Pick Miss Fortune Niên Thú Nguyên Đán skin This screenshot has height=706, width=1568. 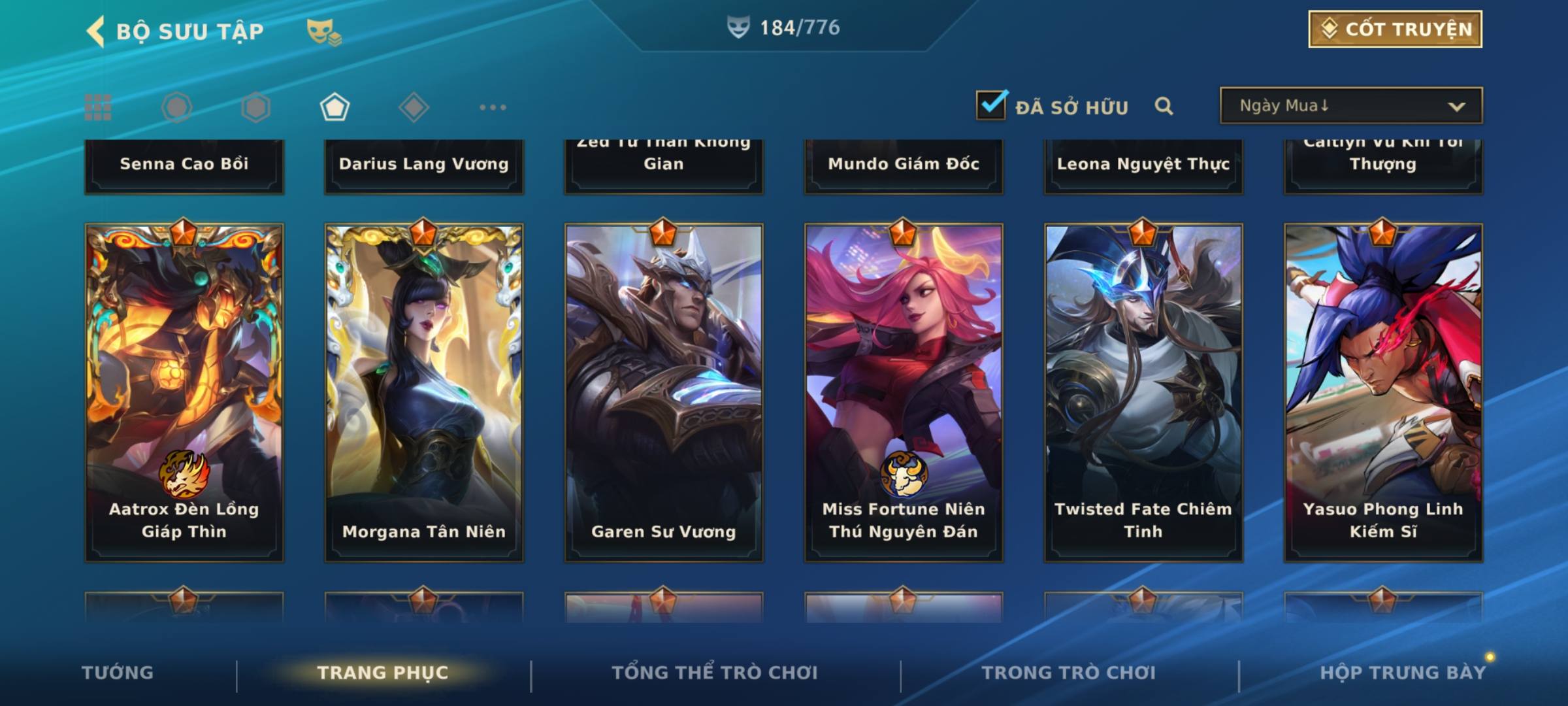(904, 392)
